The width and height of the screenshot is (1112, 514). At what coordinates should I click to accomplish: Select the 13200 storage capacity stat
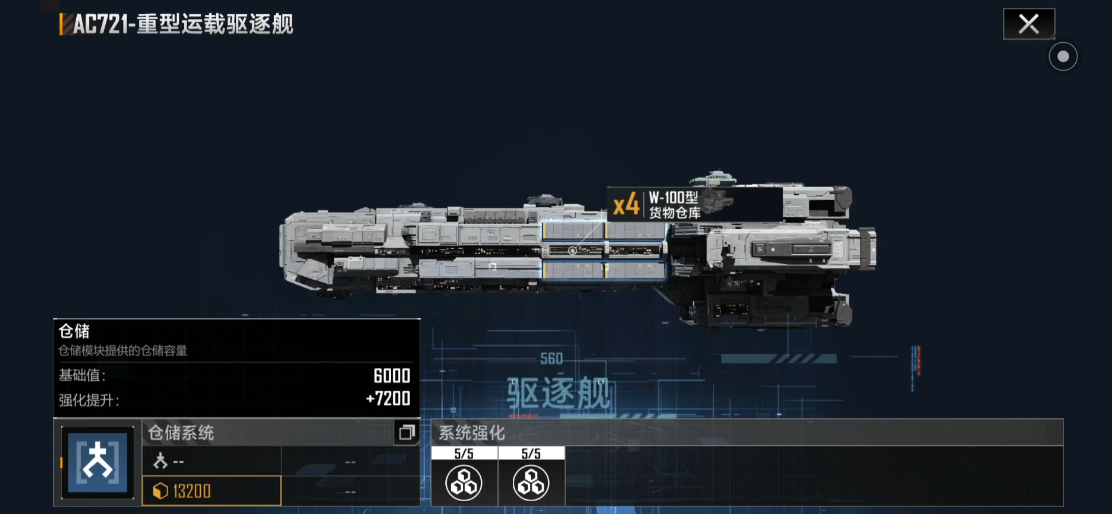pos(212,491)
